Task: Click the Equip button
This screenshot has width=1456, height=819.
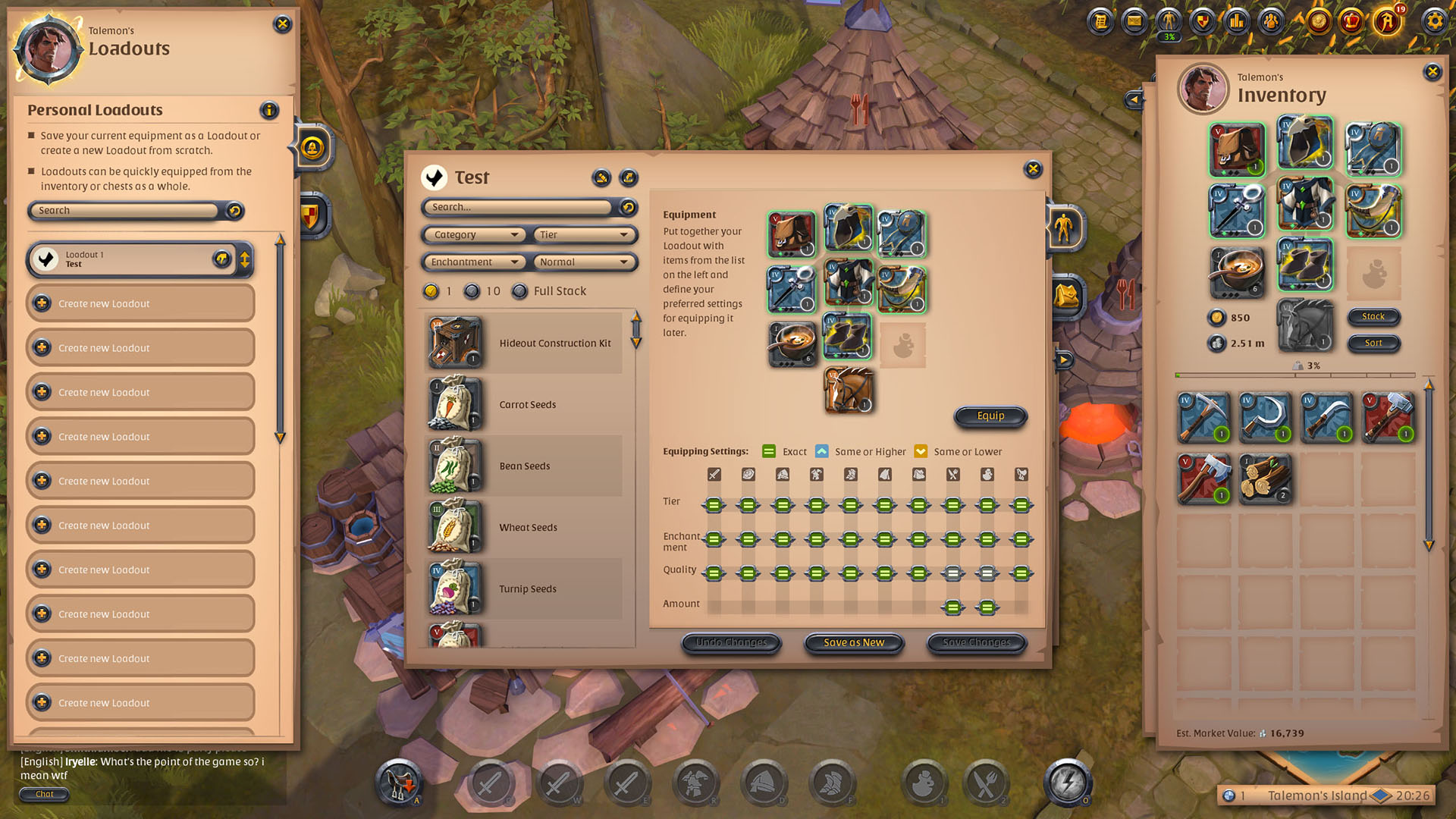Action: coord(990,416)
